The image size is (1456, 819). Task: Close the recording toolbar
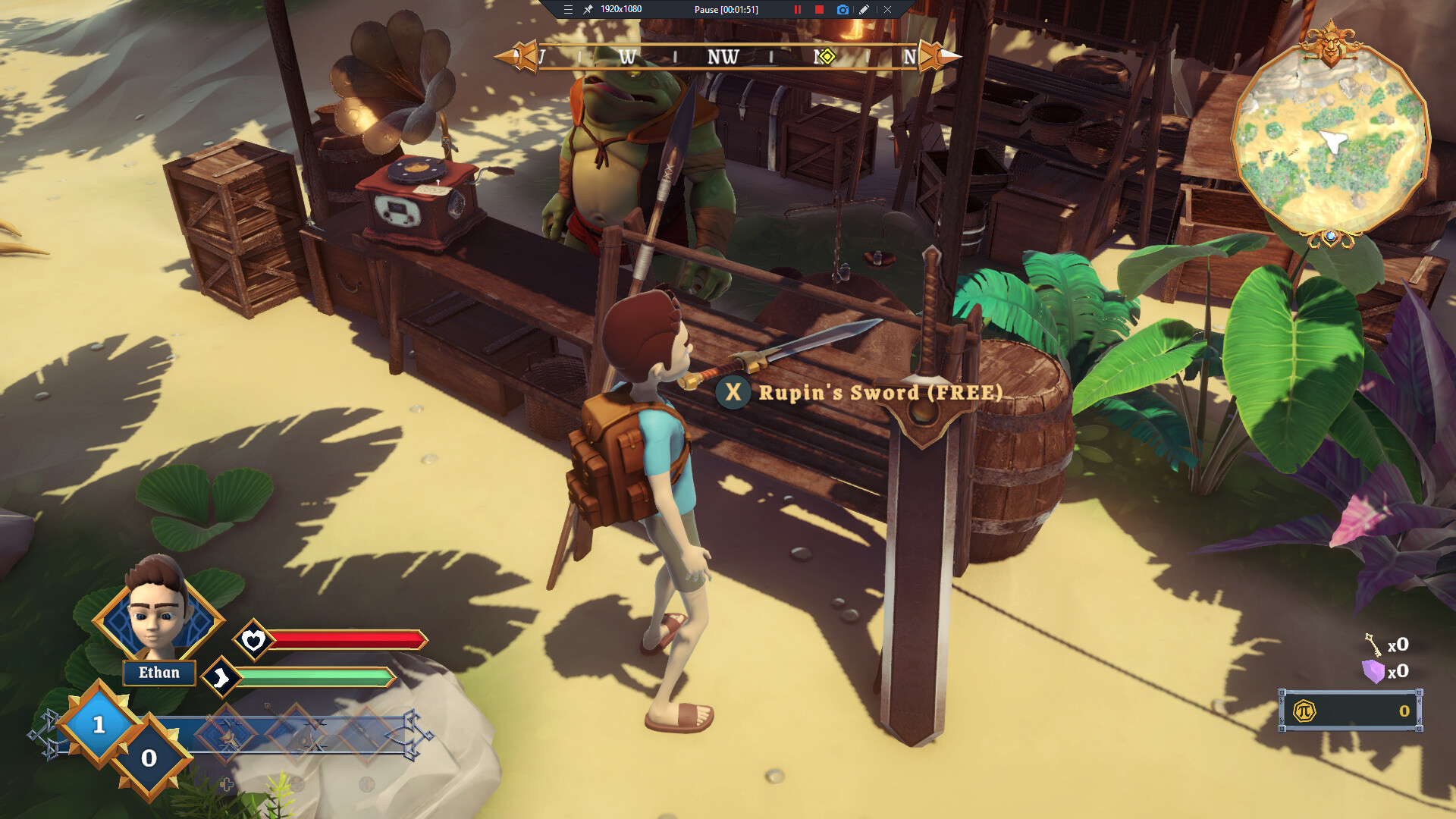coord(887,10)
